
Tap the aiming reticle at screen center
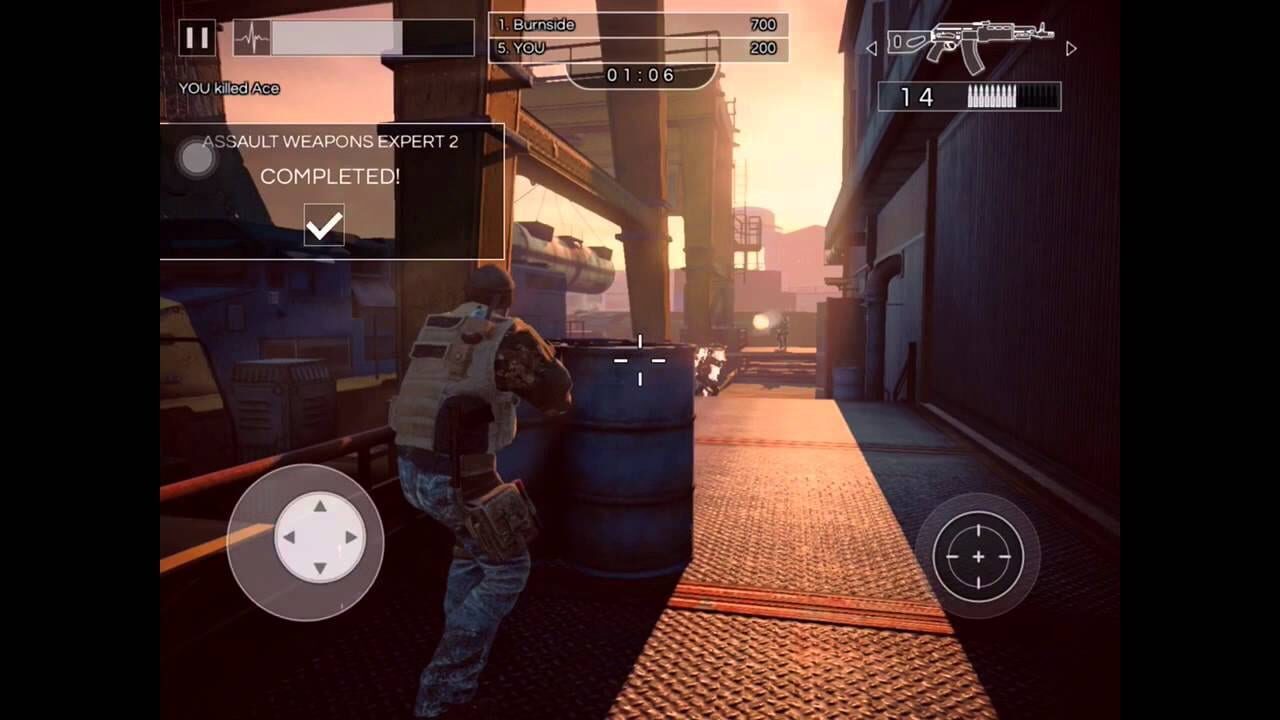coord(640,360)
